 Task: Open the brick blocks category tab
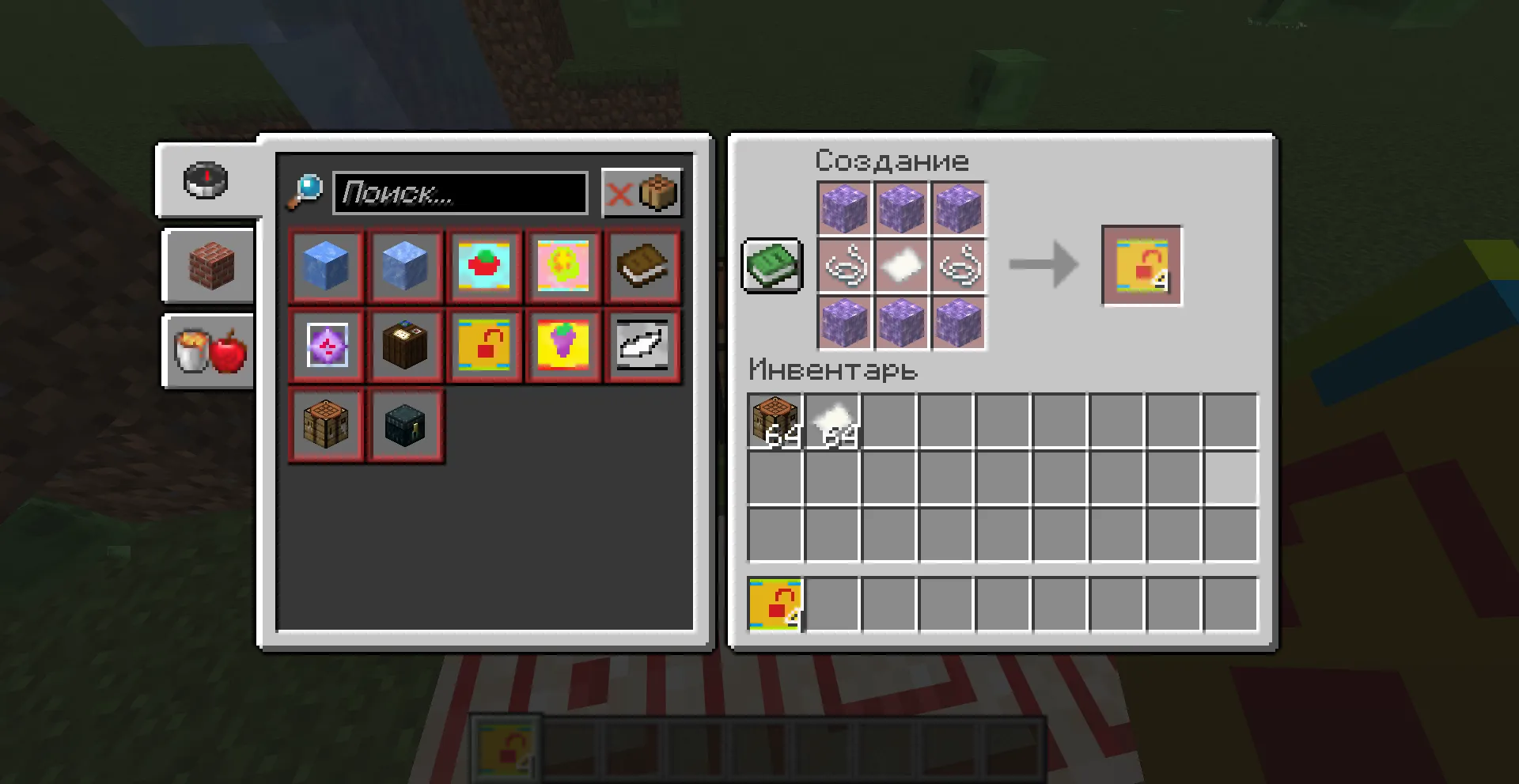(x=207, y=266)
